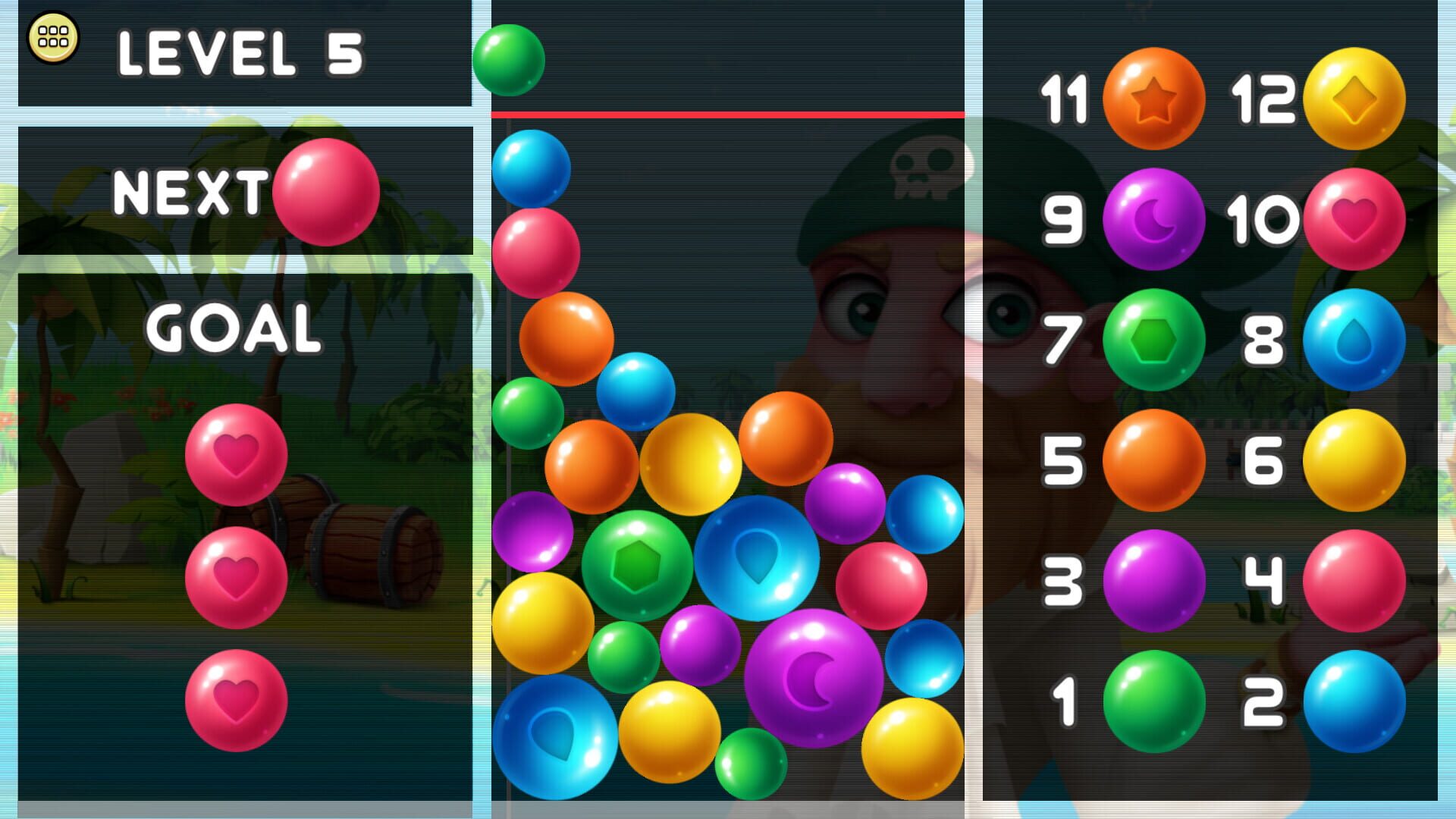Select the pink heart bubble numbered 10
The width and height of the screenshot is (1456, 819).
1354,218
